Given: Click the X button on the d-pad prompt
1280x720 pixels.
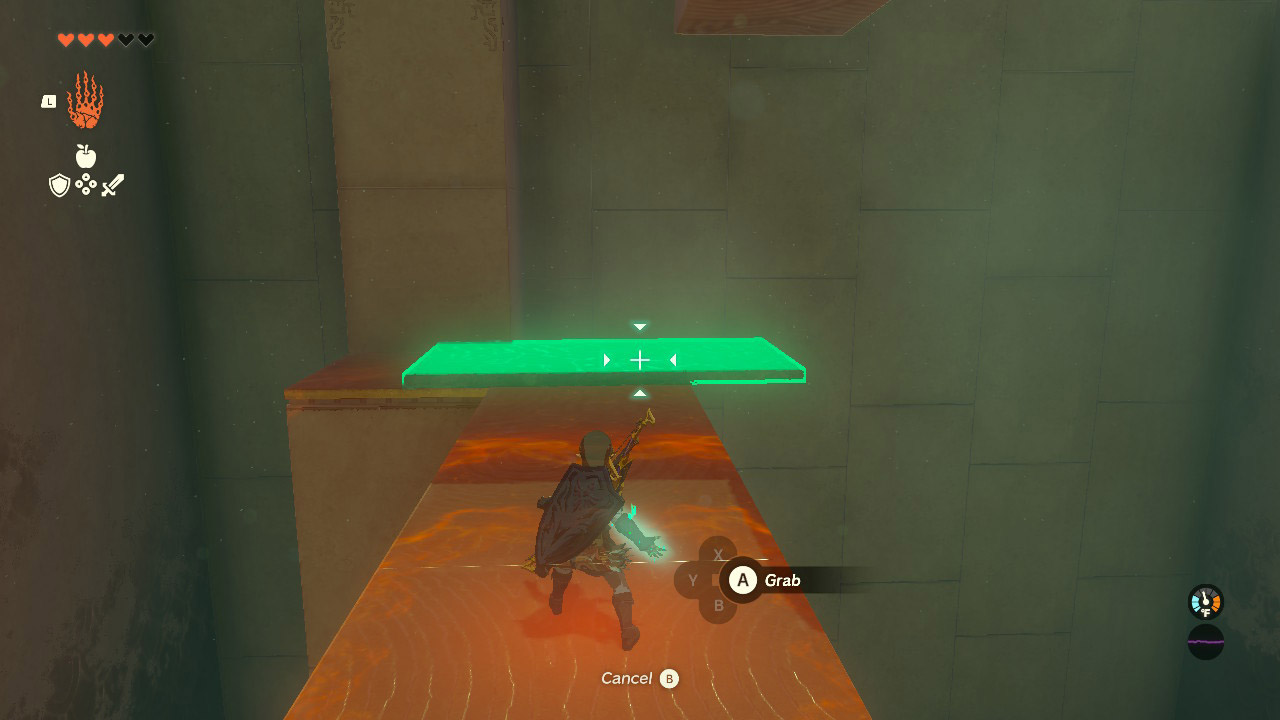Looking at the screenshot, I should (716, 552).
